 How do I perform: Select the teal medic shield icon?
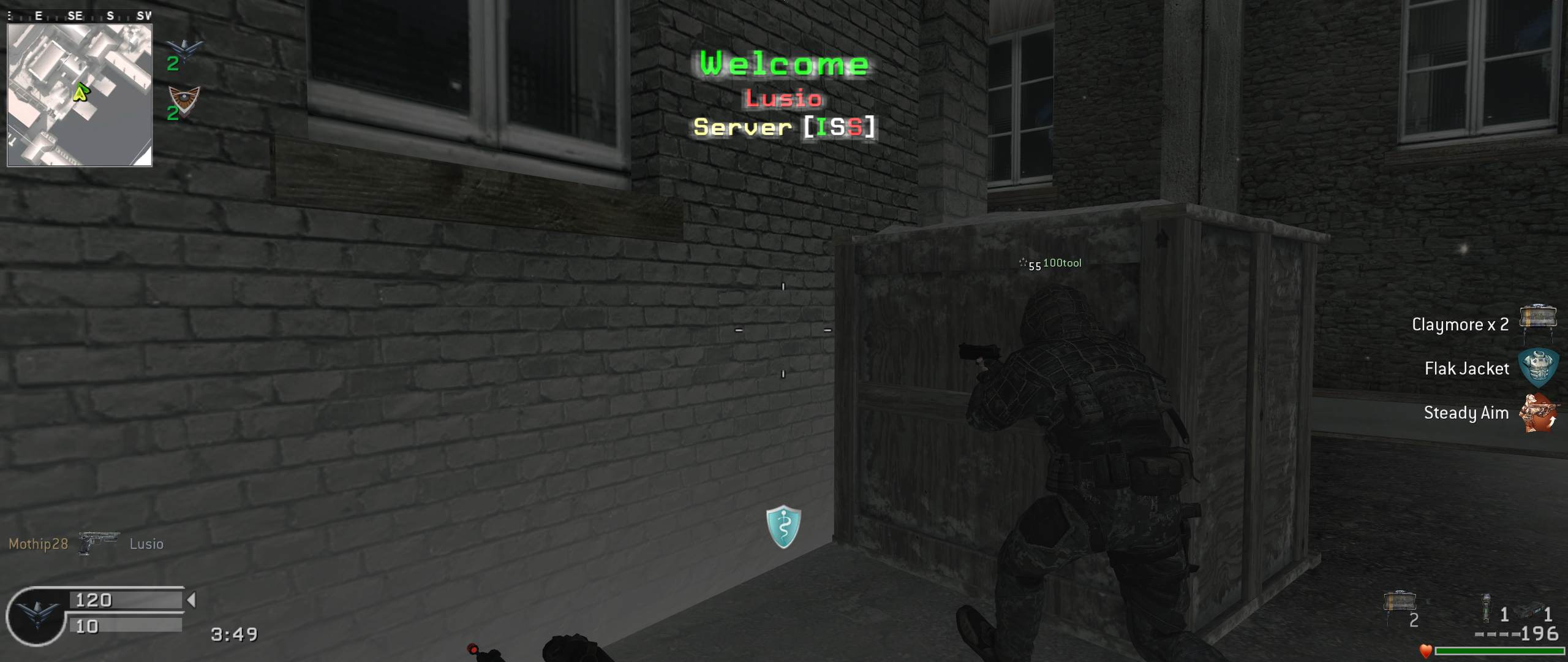(783, 527)
